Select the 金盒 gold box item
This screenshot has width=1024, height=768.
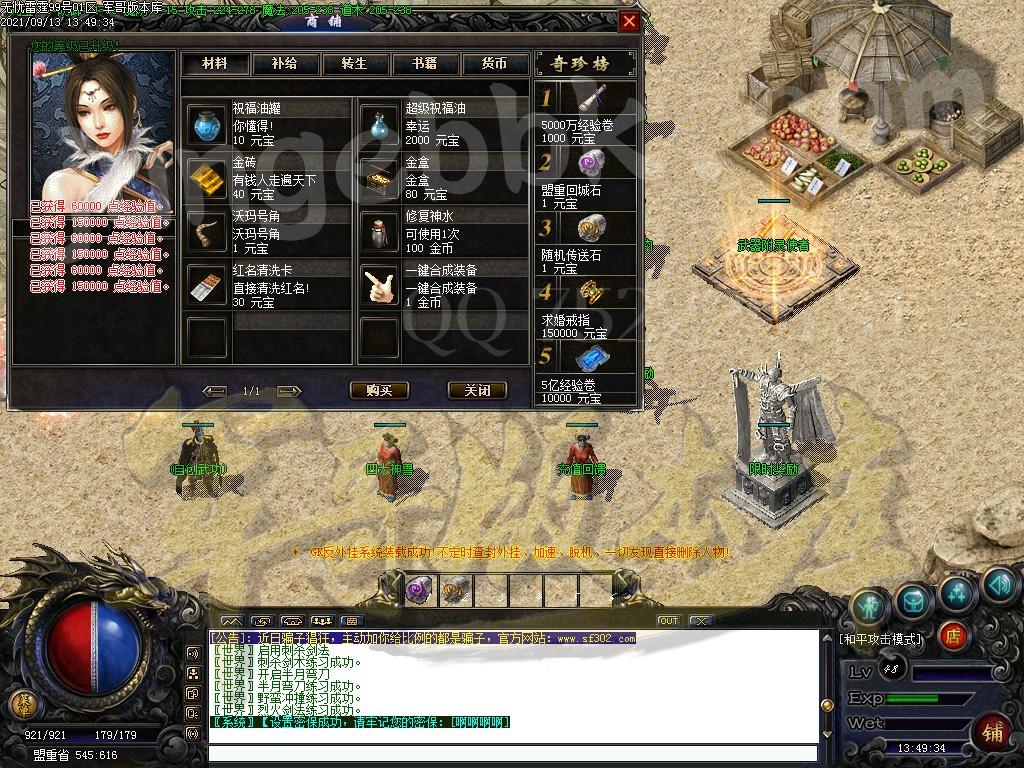click(380, 179)
